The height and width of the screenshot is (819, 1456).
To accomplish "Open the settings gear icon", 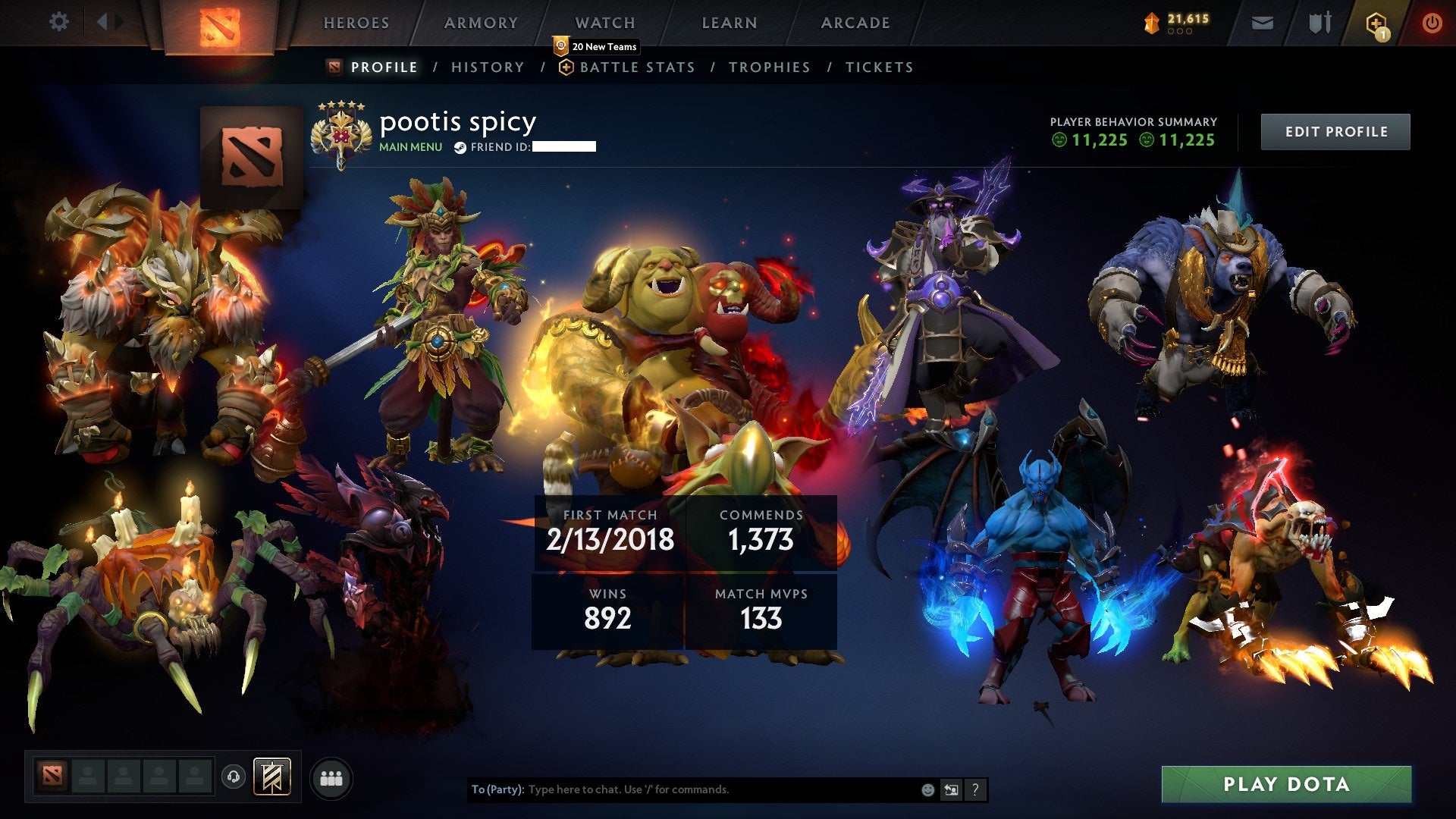I will pyautogui.click(x=59, y=22).
